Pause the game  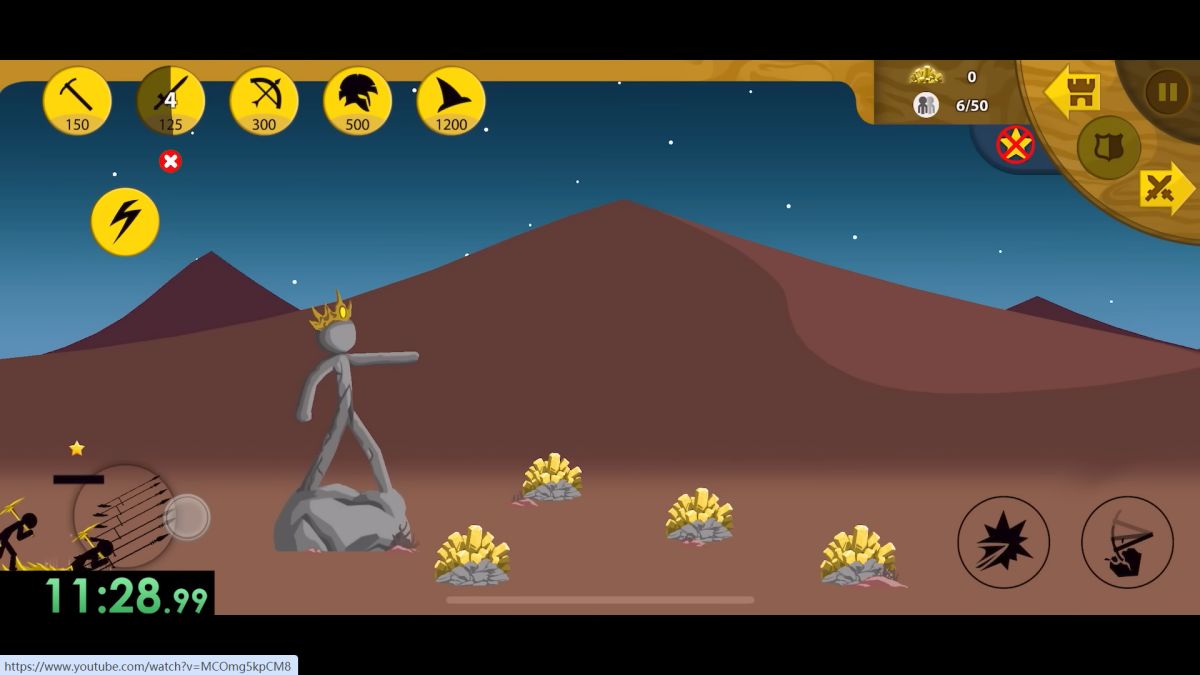[x=1166, y=93]
